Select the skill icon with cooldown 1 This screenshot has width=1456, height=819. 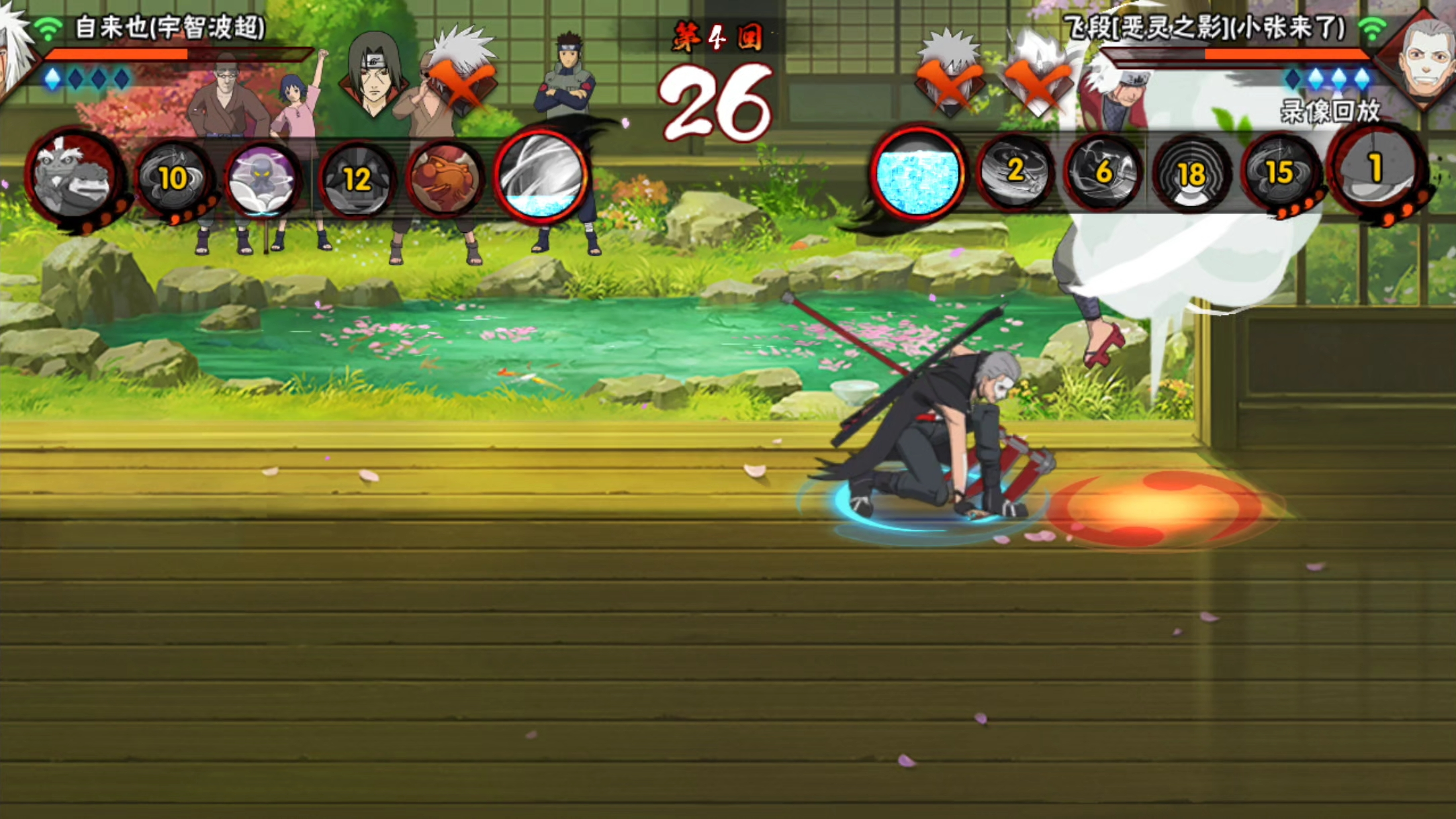(1375, 169)
